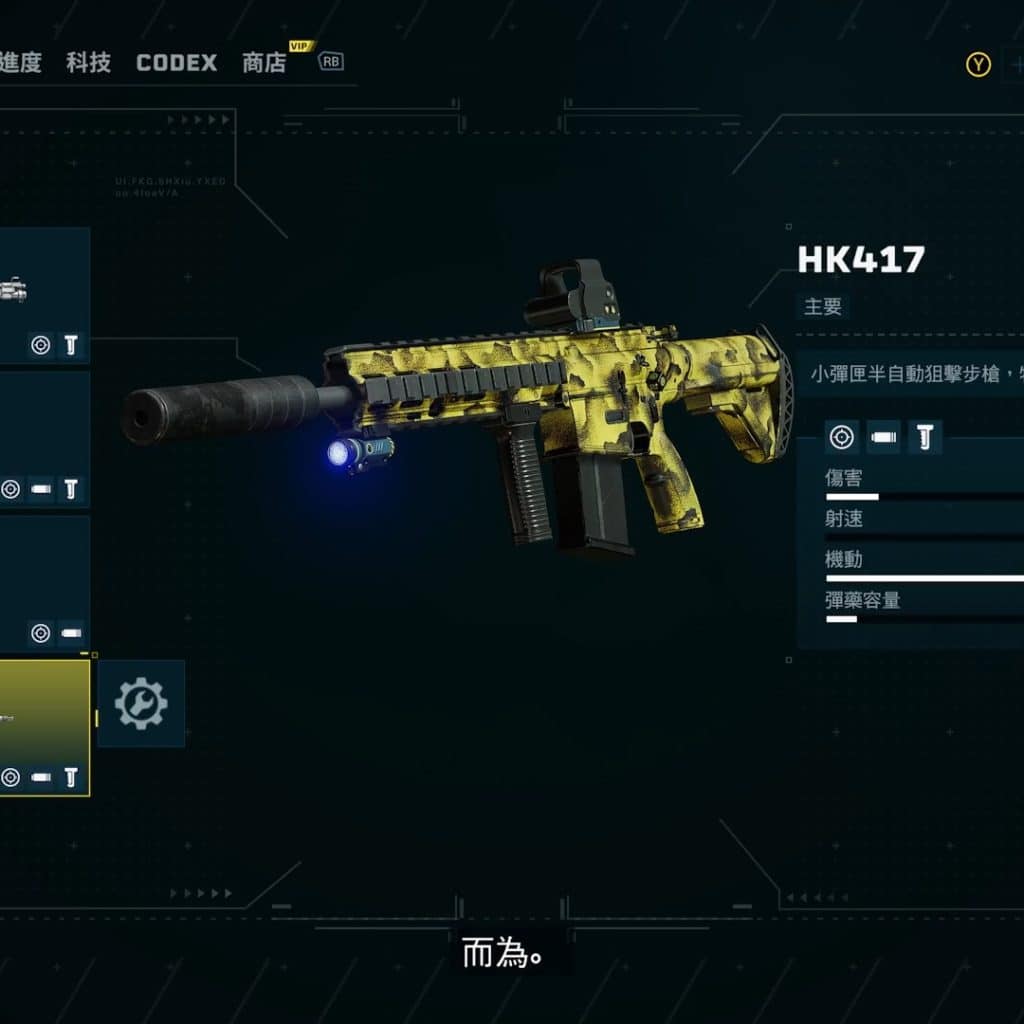Open the 科技 tab
This screenshot has width=1024, height=1024.
coord(88,63)
